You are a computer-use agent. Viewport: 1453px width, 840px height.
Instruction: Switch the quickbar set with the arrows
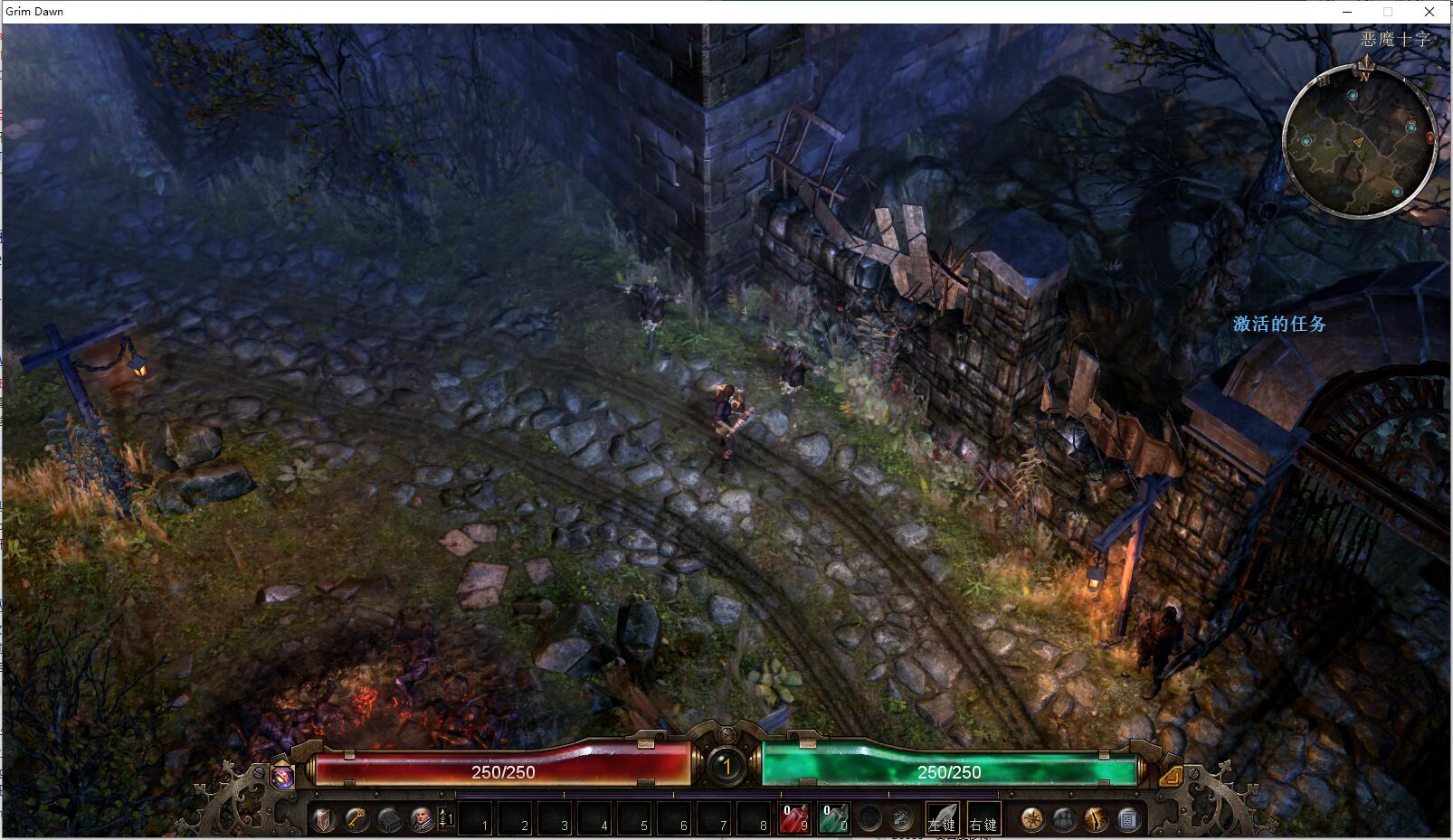[445, 819]
